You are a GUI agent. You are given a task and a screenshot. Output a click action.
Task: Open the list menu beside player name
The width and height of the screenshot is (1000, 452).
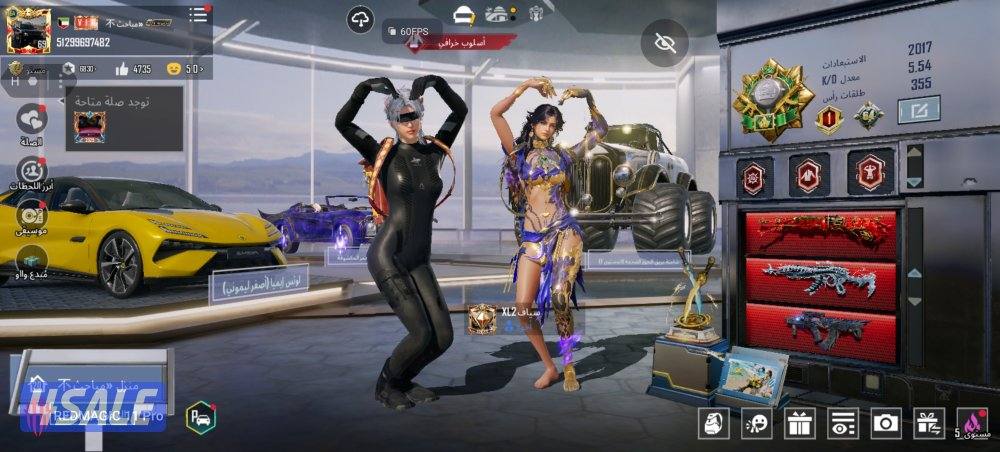198,14
